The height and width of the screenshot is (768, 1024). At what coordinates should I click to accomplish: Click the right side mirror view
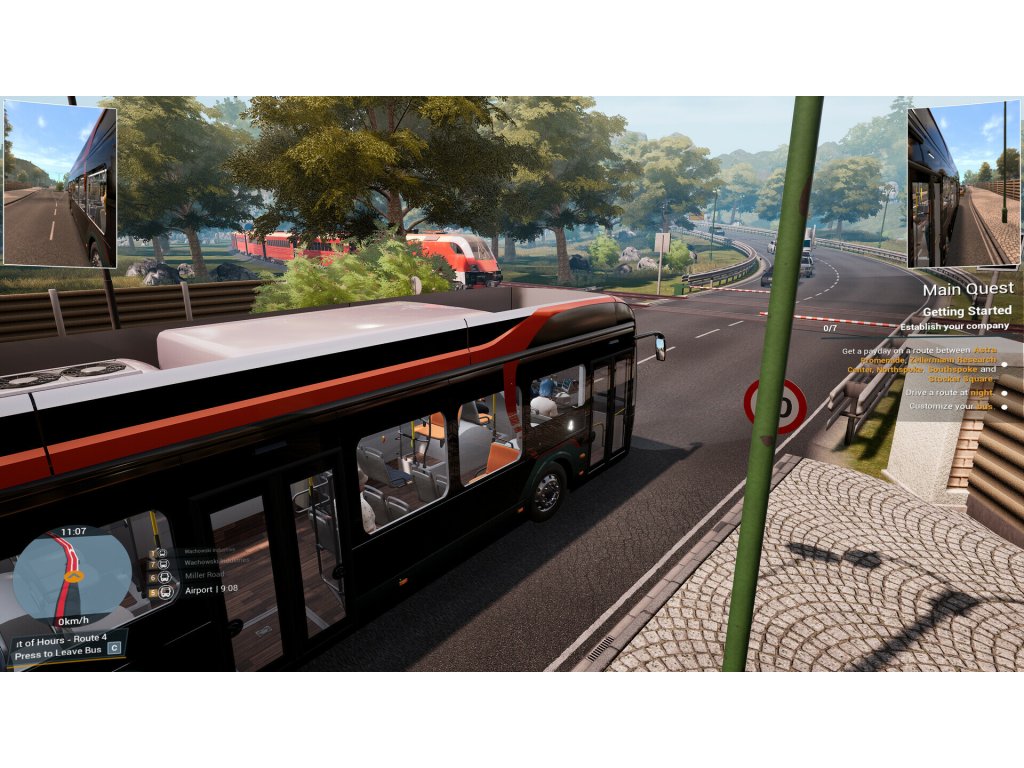tap(963, 186)
